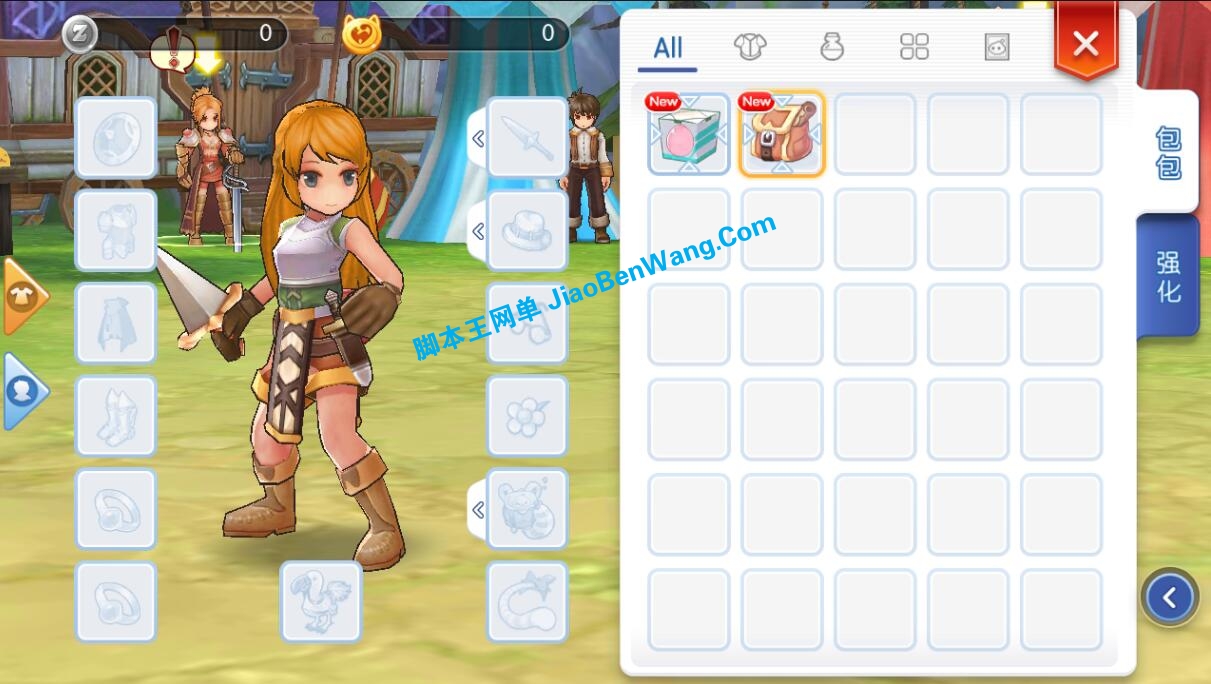Click the round blue back arrow button
The width and height of the screenshot is (1211, 684).
pyautogui.click(x=1169, y=598)
